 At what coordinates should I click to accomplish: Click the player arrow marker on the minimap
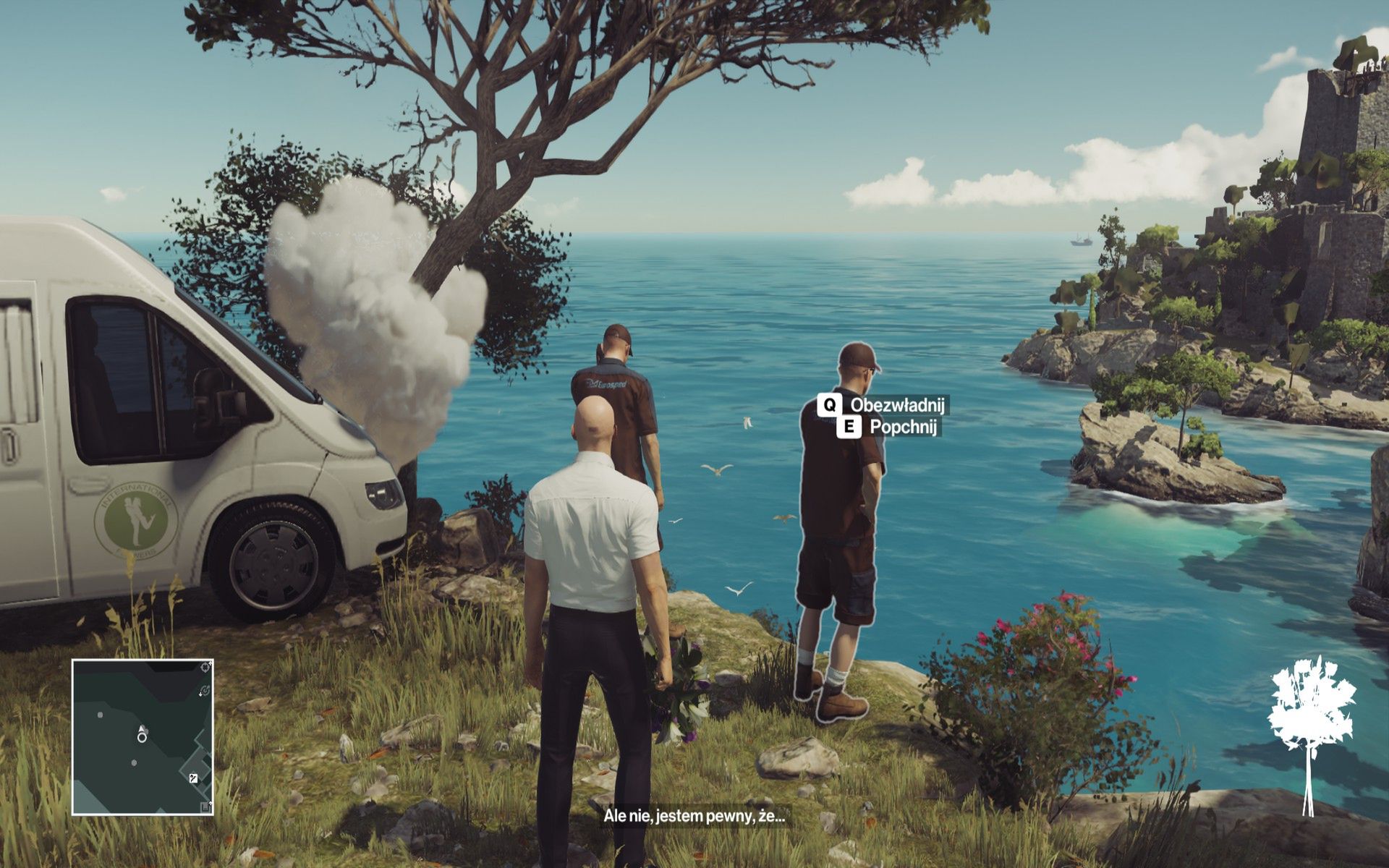141,728
